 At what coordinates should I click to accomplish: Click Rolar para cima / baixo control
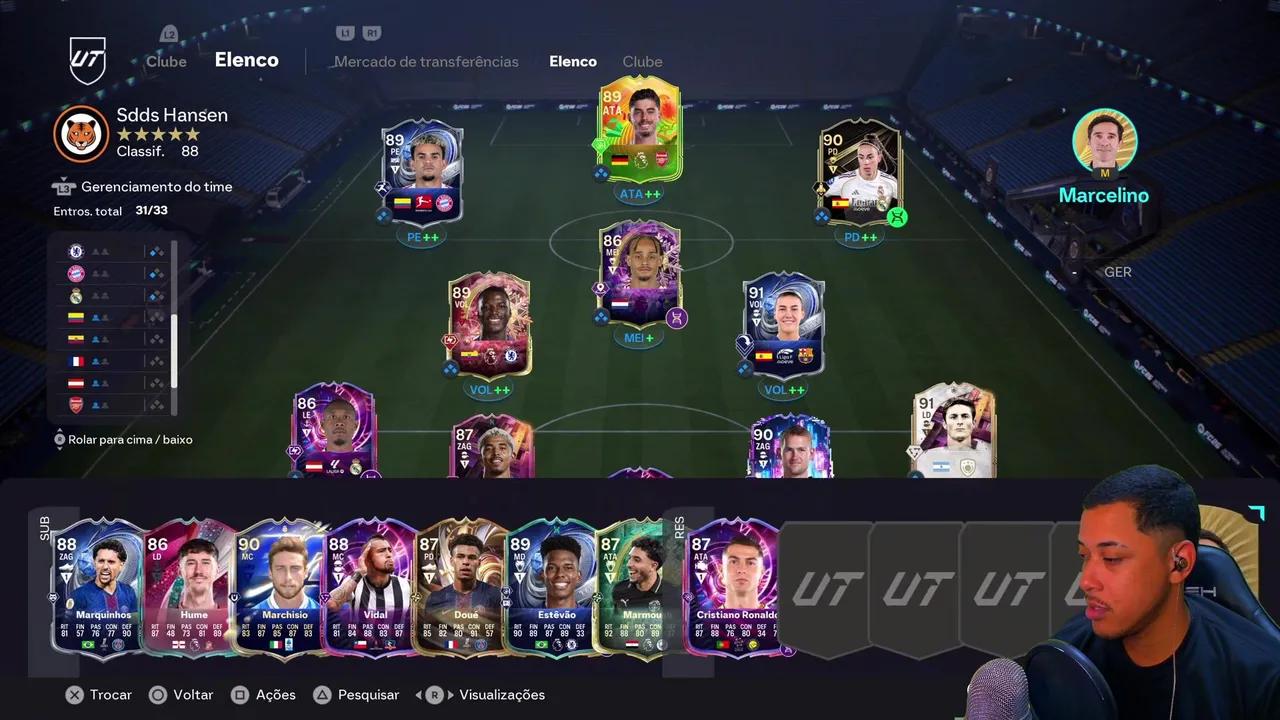(124, 439)
